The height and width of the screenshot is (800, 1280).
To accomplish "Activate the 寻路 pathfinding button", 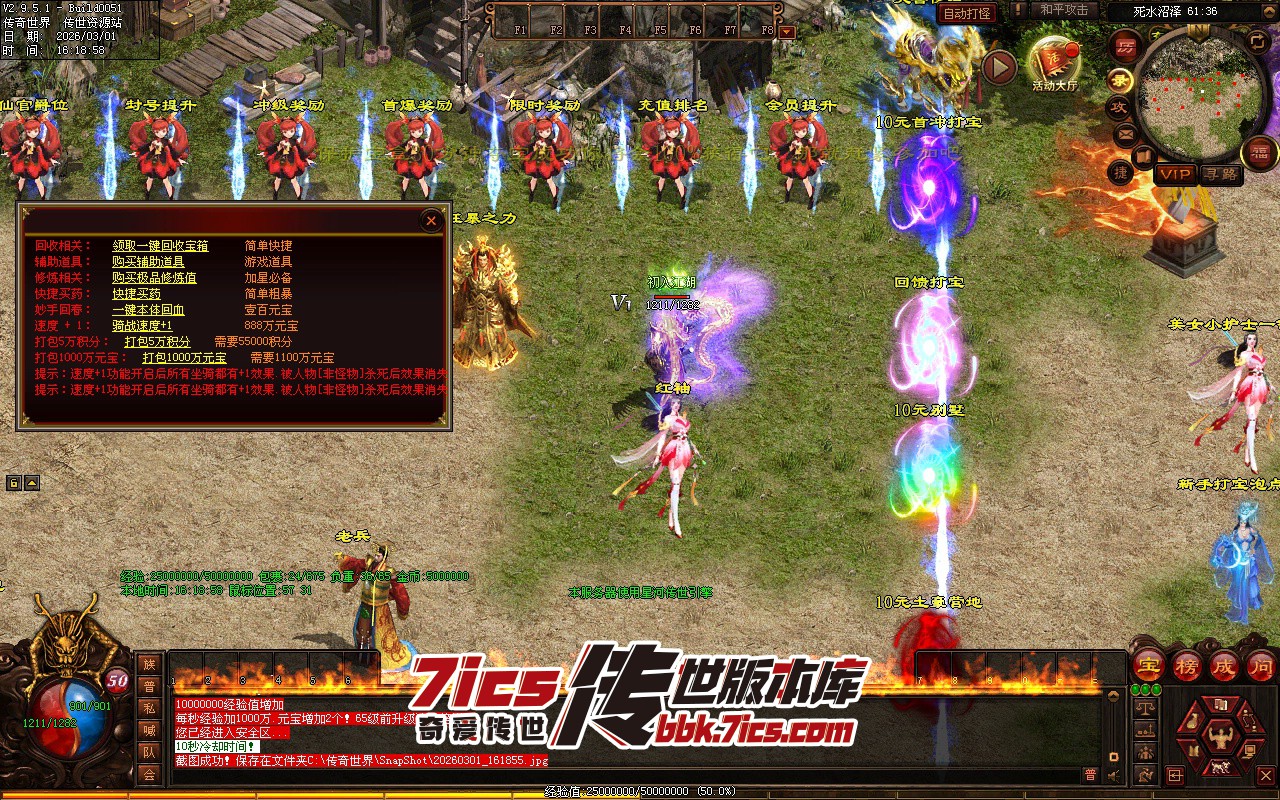I will (x=1221, y=174).
